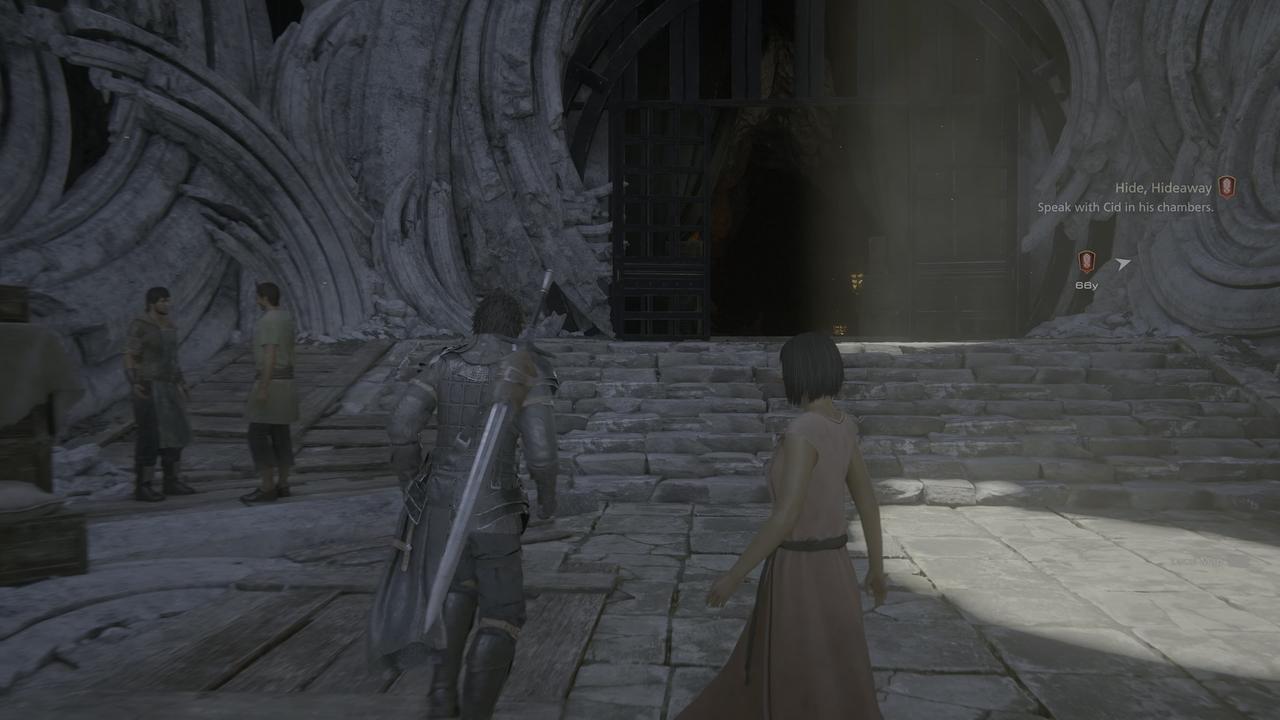Click the red shield icon beside the quest title
The height and width of the screenshot is (720, 1280).
coord(1226,187)
